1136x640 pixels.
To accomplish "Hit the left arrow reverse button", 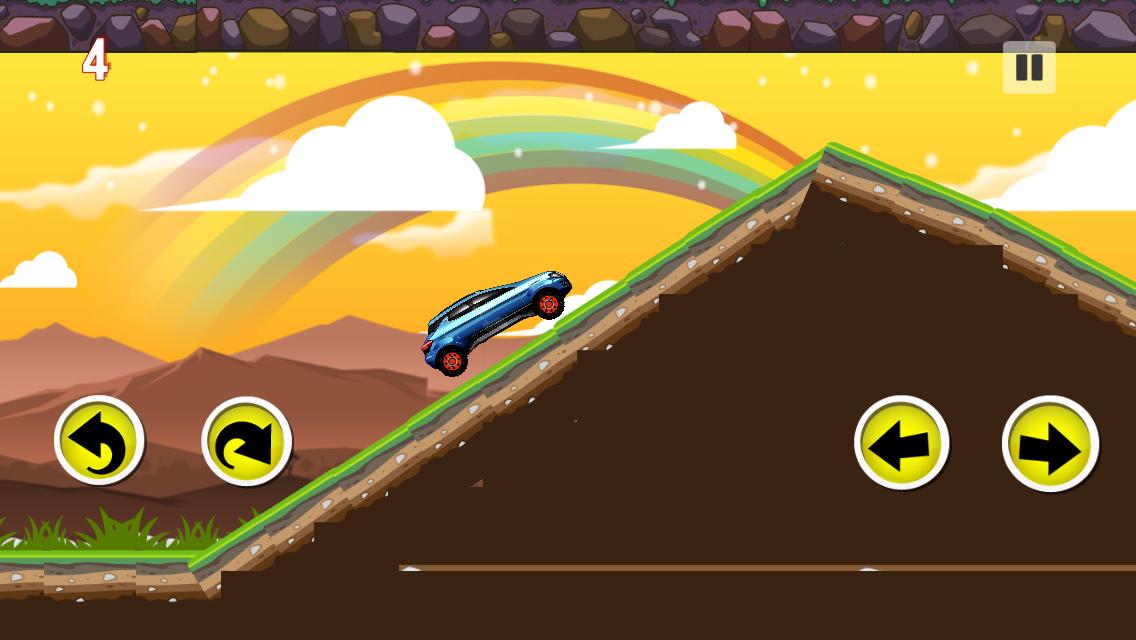I will tap(901, 443).
